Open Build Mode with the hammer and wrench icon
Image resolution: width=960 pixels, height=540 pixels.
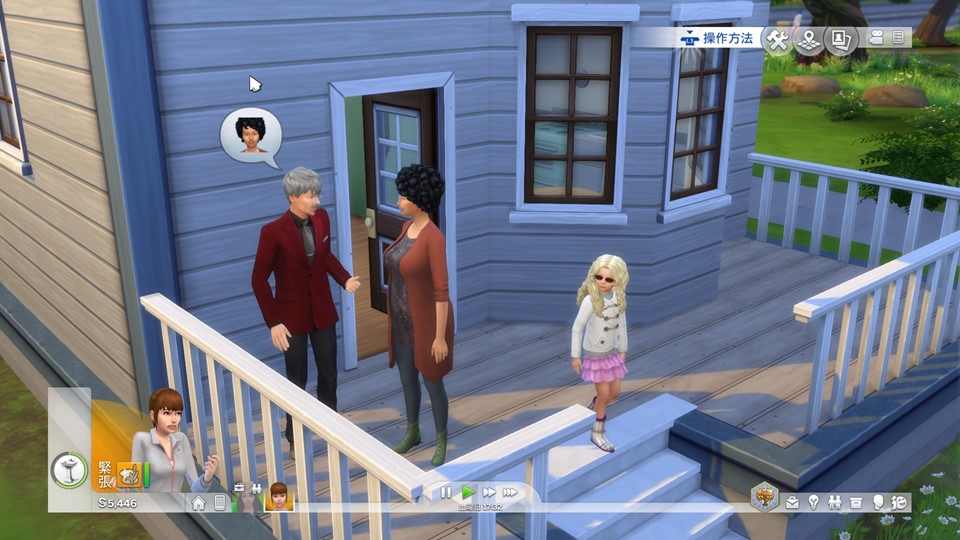click(x=777, y=40)
